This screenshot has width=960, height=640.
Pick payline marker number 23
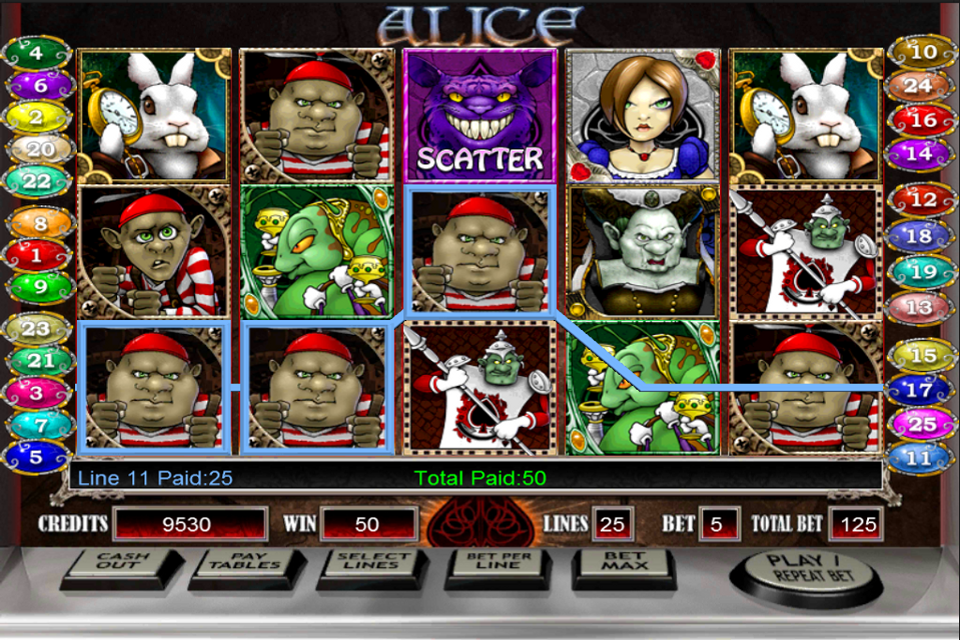[x=37, y=328]
